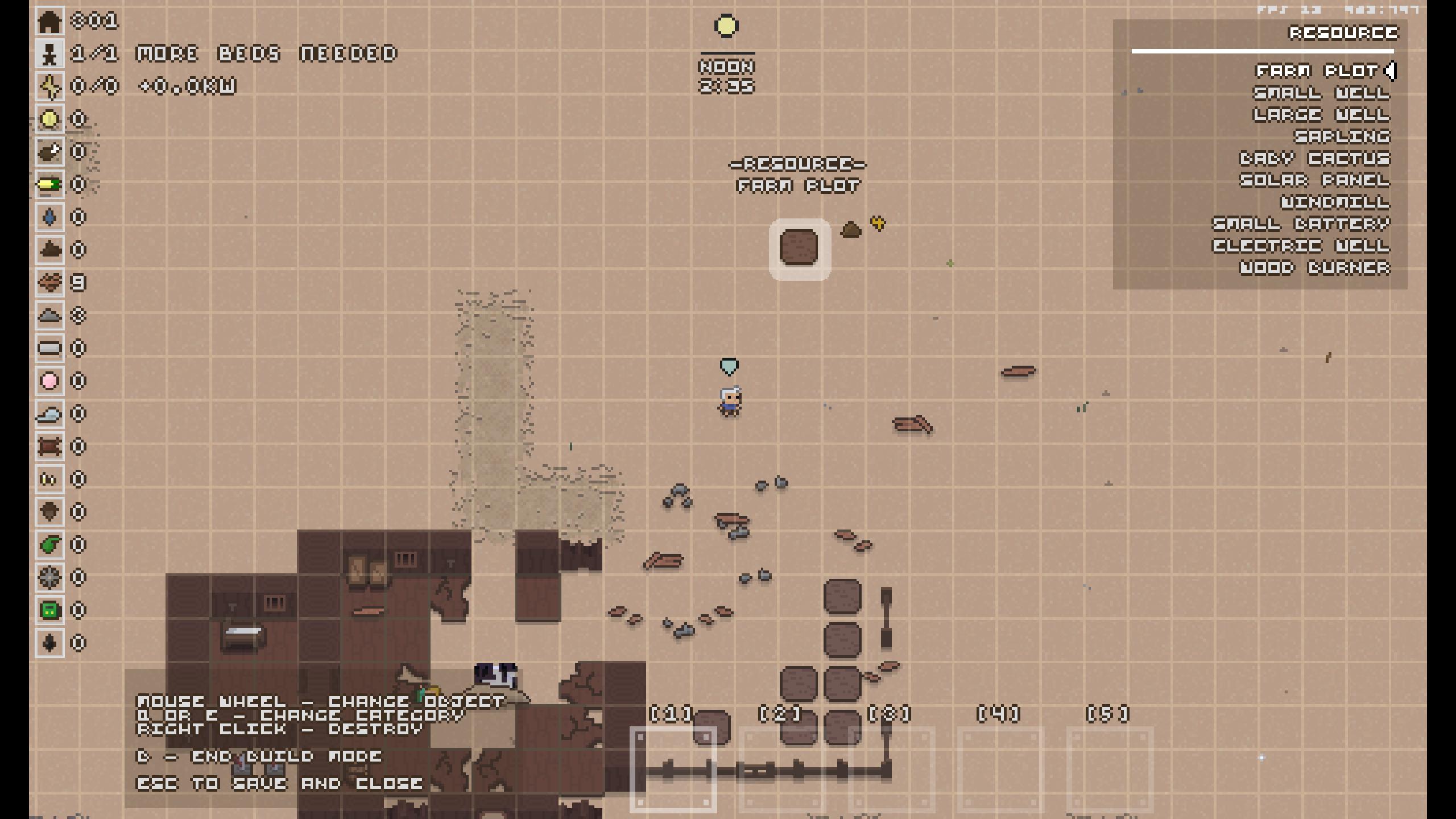The height and width of the screenshot is (819, 1456).
Task: Choose Small Well from the build list
Action: (1321, 93)
